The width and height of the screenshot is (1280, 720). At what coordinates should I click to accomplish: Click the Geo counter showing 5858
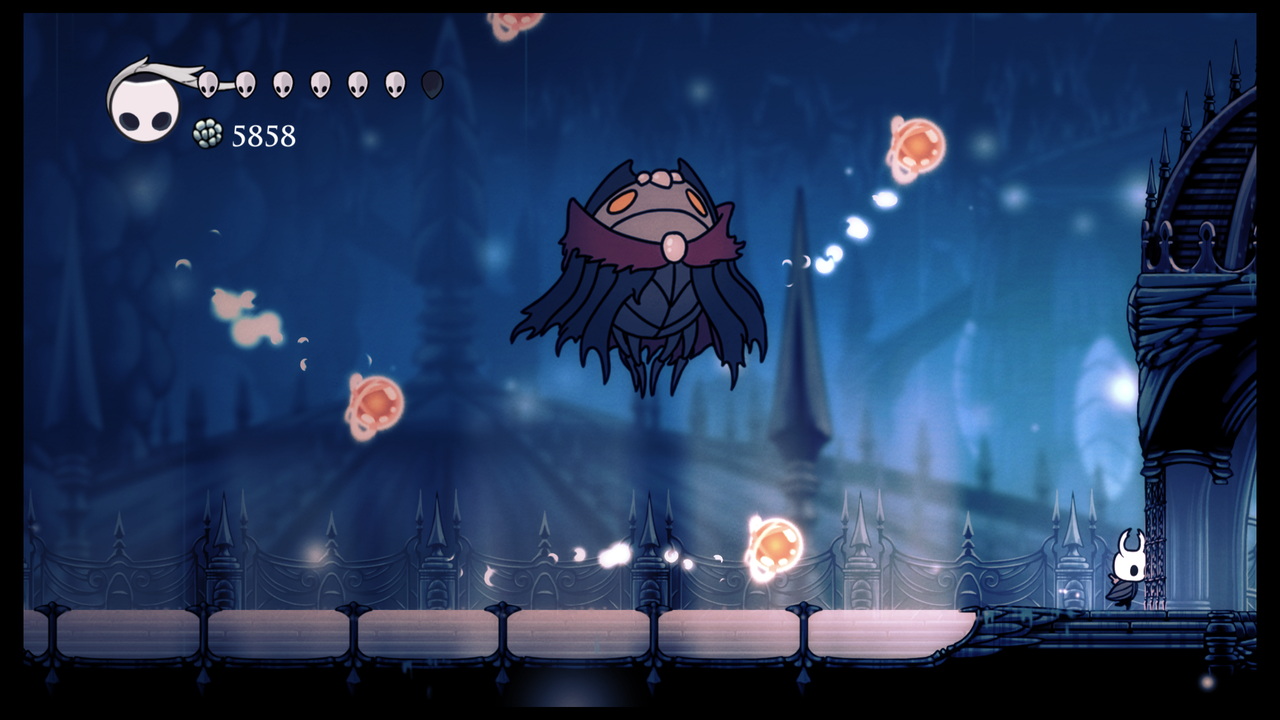coord(262,135)
